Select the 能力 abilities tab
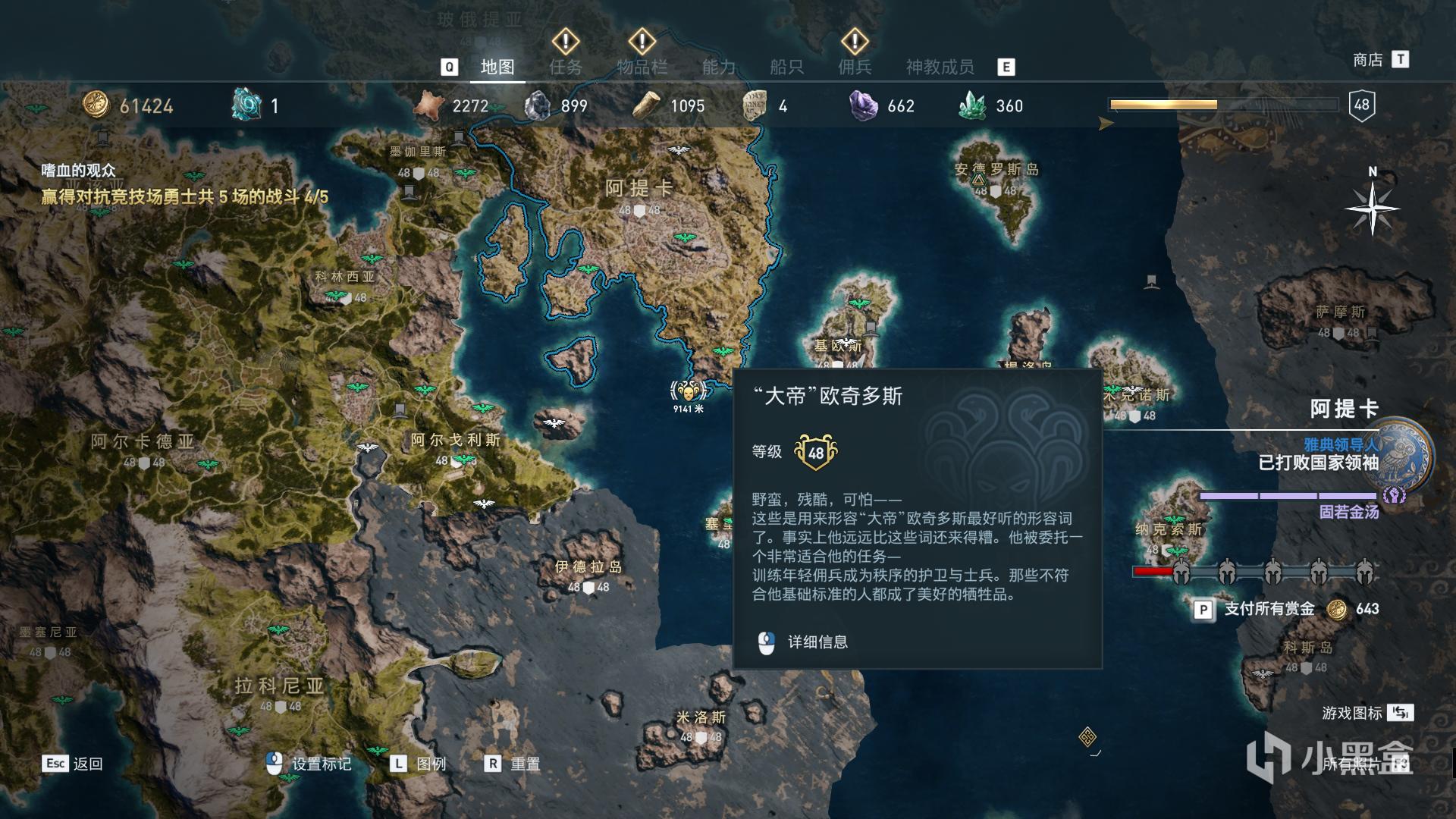The width and height of the screenshot is (1456, 819). [718, 67]
